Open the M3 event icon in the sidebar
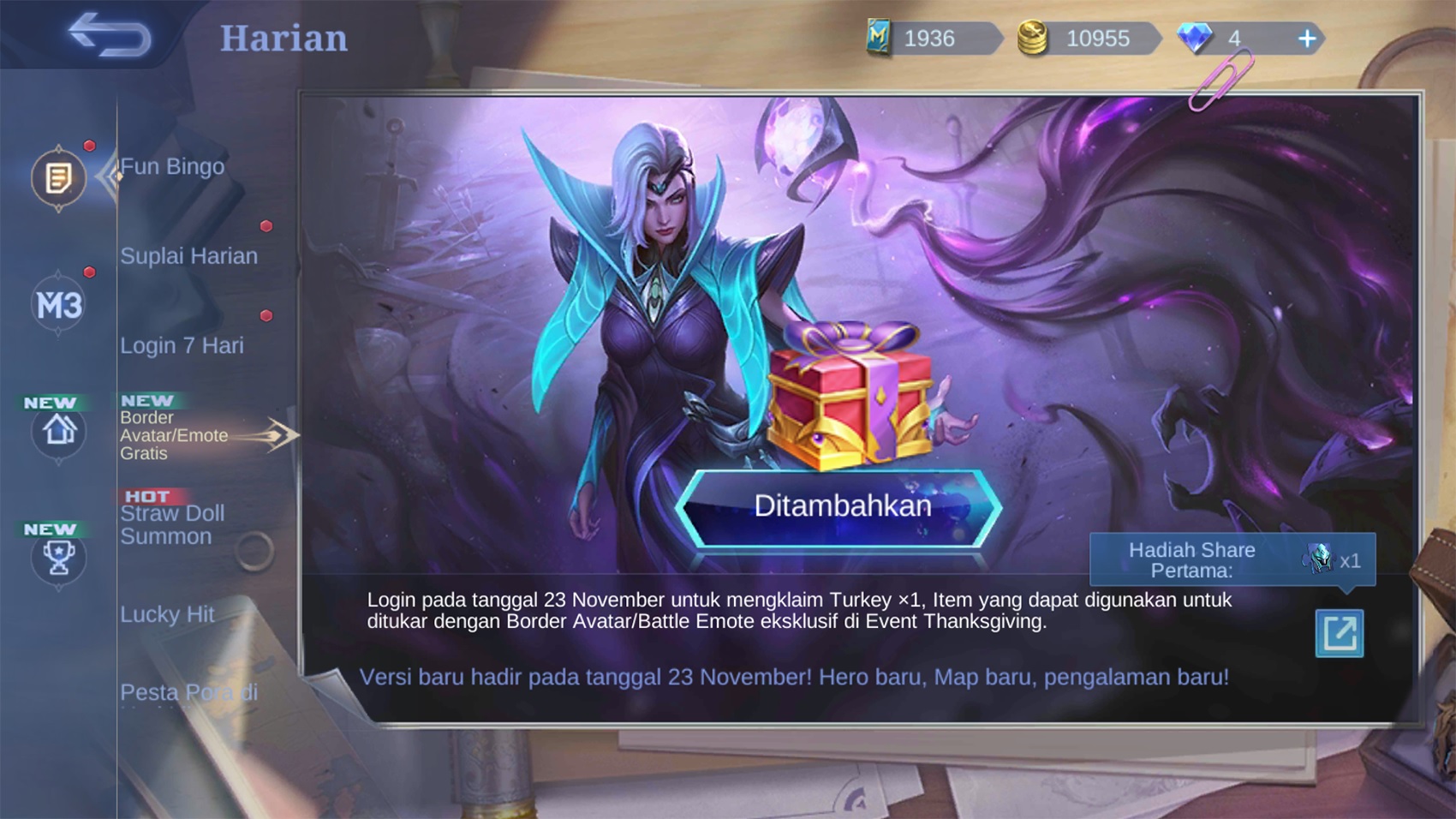 [x=57, y=304]
